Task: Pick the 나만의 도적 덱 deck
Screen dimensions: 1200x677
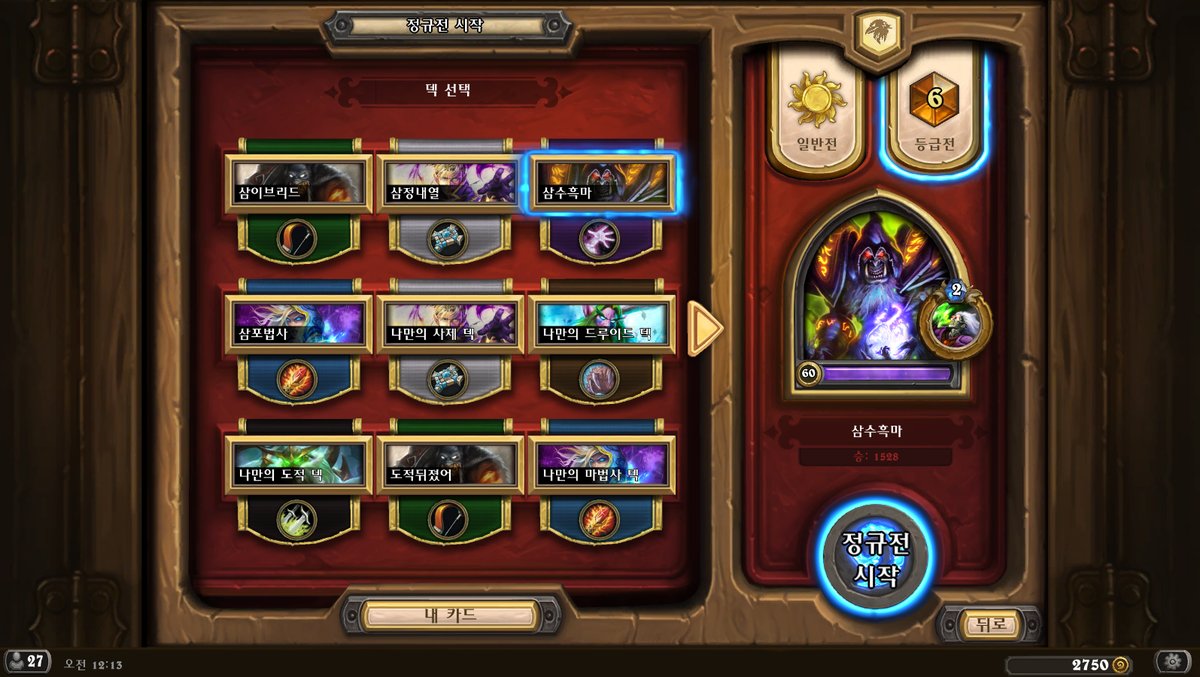Action: coord(298,465)
